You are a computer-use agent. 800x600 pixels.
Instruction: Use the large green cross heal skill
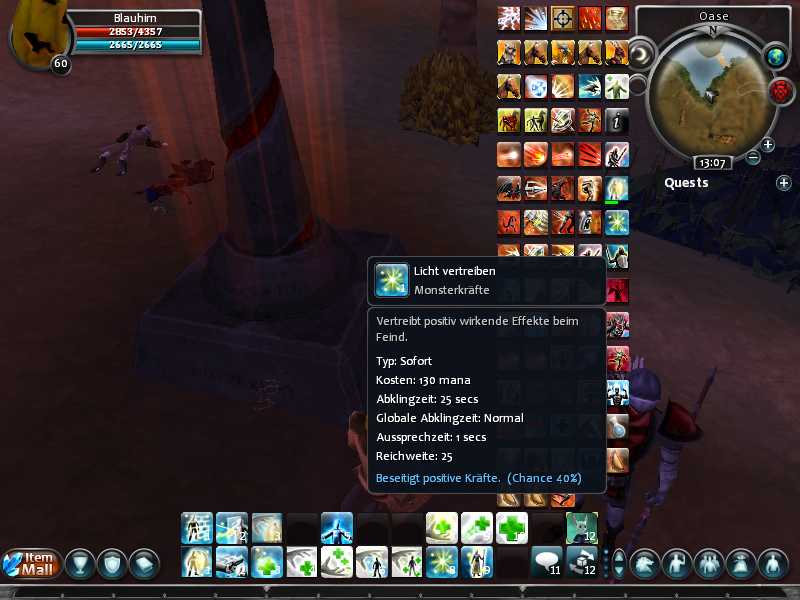tap(512, 527)
